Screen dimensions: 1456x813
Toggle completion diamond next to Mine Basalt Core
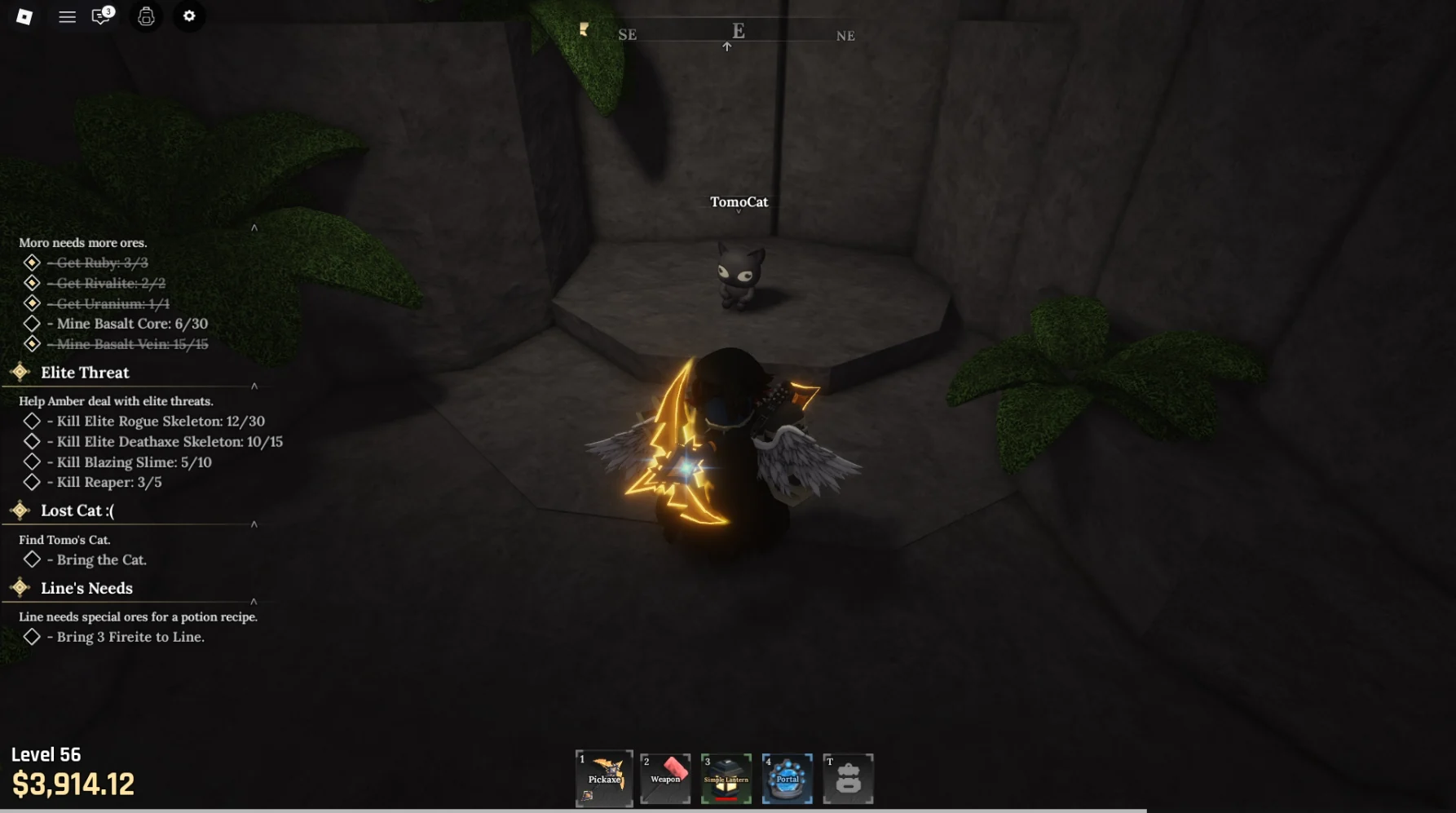[x=33, y=323]
